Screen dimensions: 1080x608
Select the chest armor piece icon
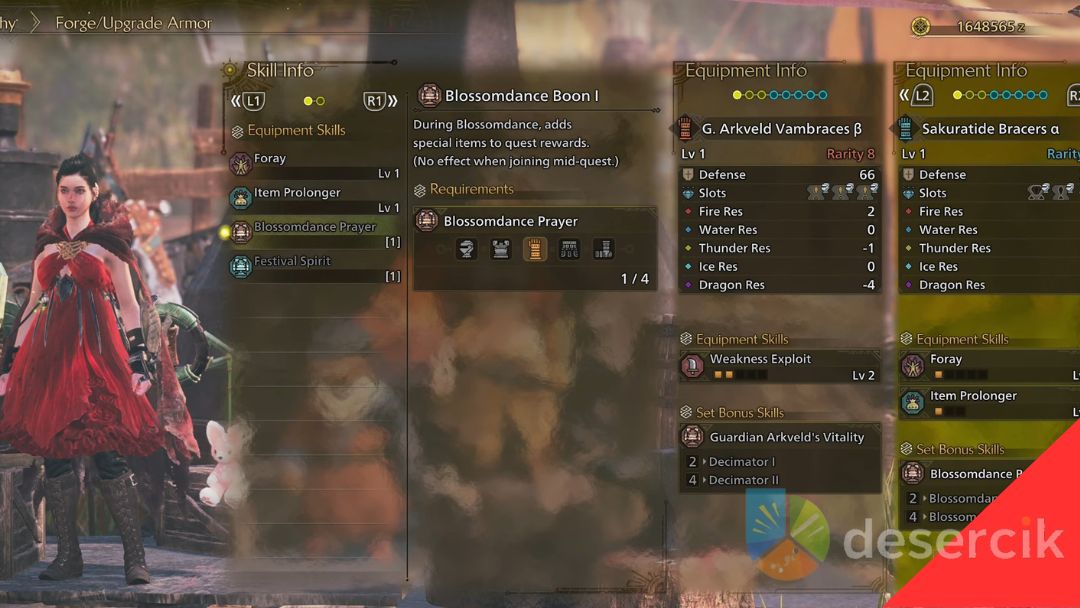(501, 250)
